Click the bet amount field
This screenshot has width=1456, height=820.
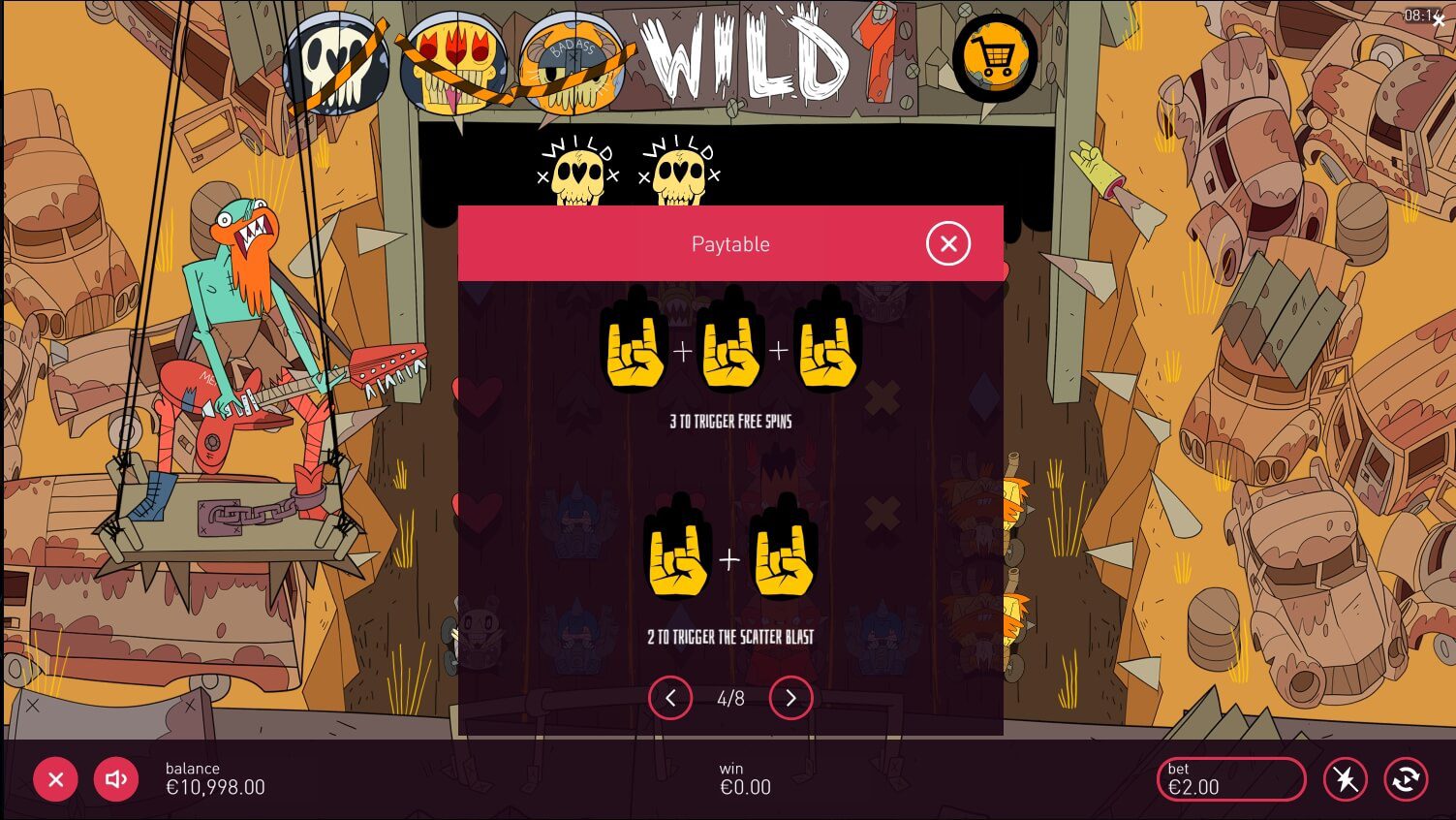[x=1230, y=778]
